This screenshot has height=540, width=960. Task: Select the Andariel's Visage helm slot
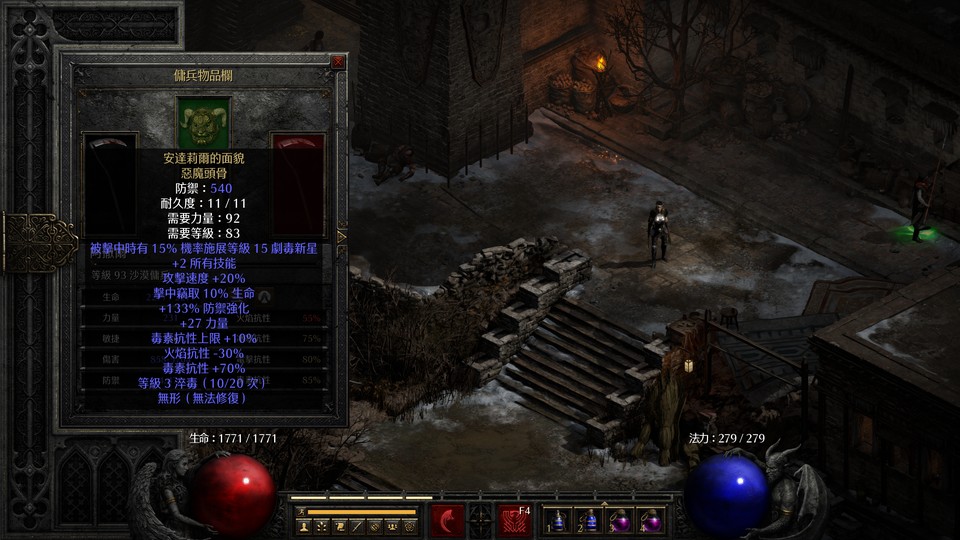[x=204, y=121]
